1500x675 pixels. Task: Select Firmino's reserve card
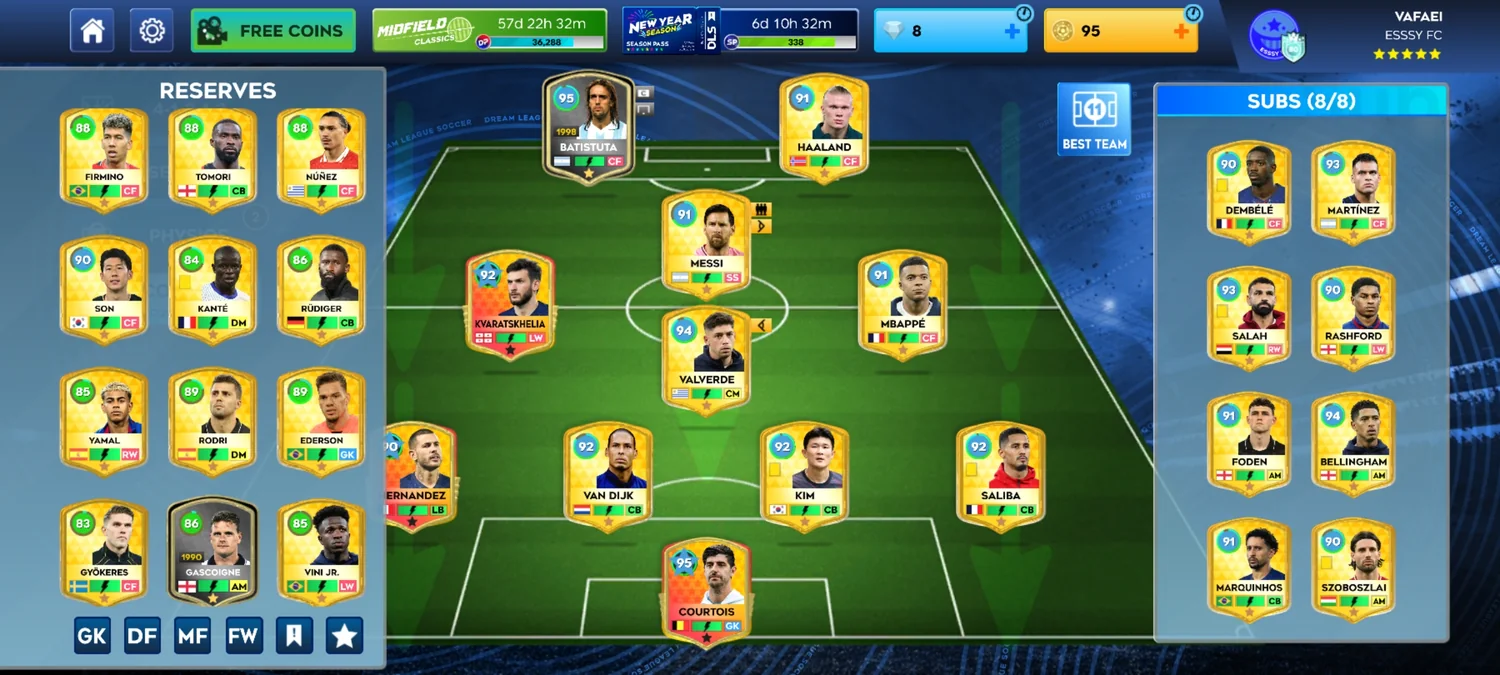tap(104, 158)
